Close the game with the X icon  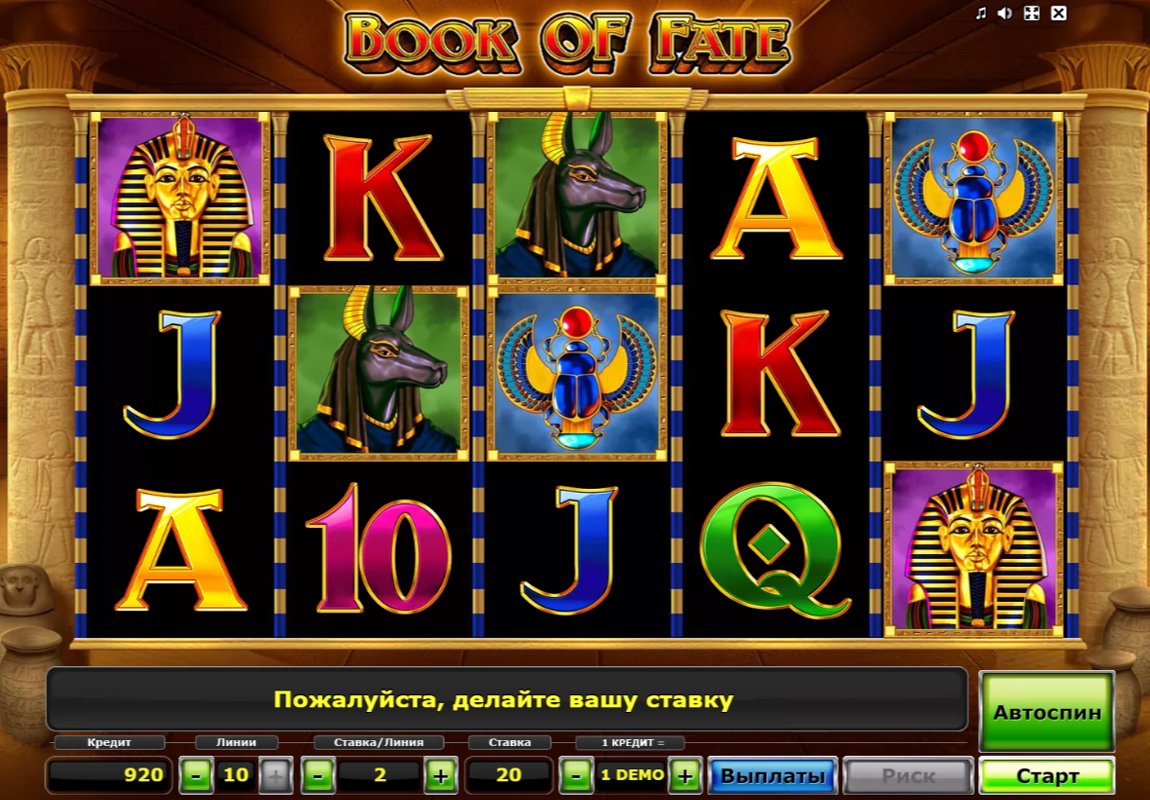point(1059,13)
